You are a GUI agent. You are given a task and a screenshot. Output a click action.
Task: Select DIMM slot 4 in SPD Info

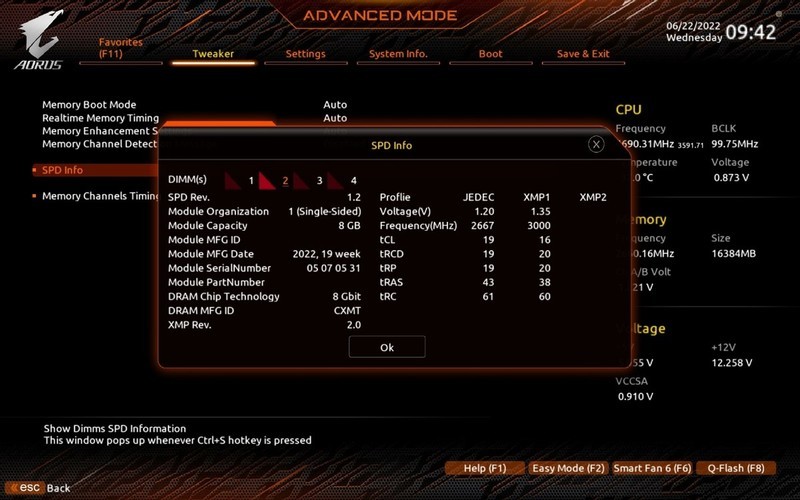[x=342, y=180]
